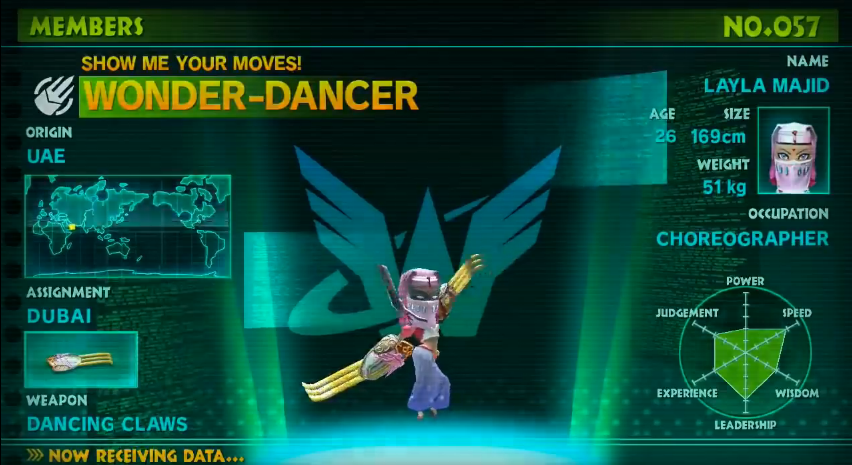Screen dimensions: 852x465
Task: Click the origin world map panel
Action: (128, 225)
